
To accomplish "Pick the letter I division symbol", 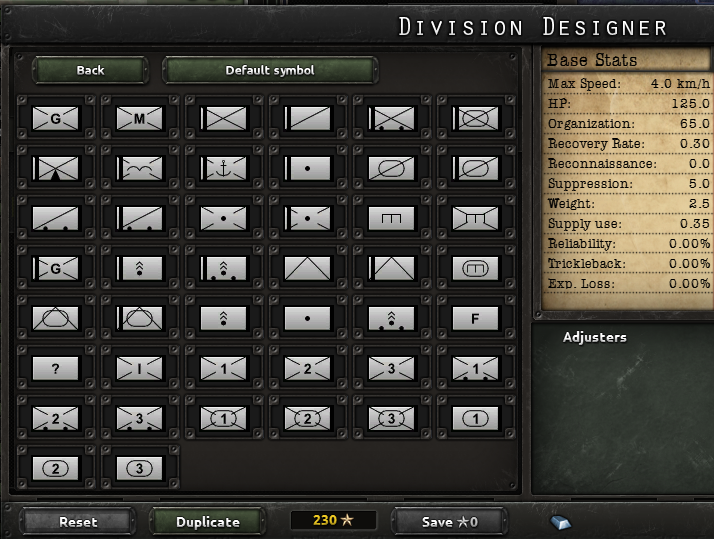I will point(139,368).
